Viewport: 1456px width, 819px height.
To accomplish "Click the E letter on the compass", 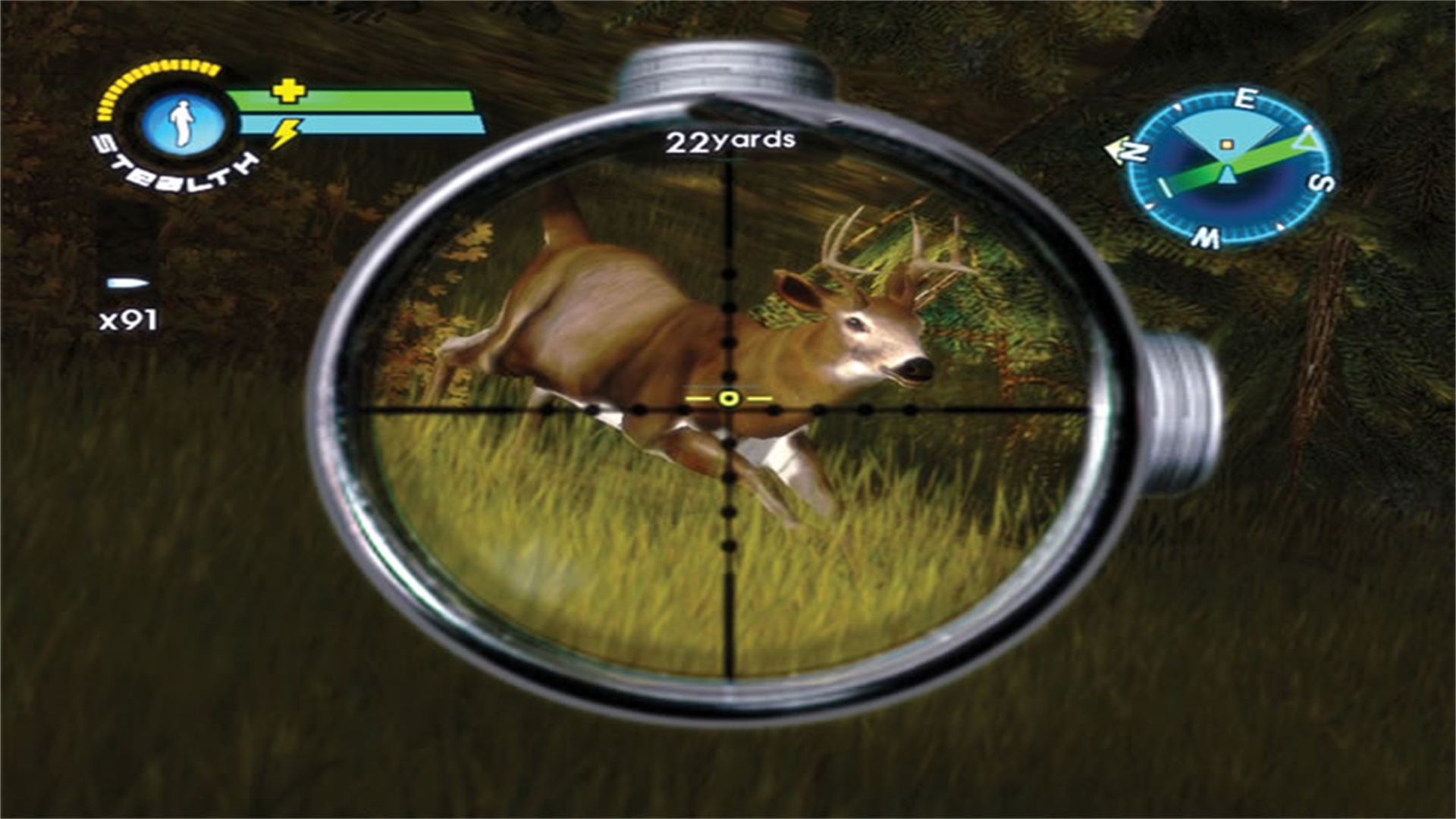I will pyautogui.click(x=1244, y=97).
